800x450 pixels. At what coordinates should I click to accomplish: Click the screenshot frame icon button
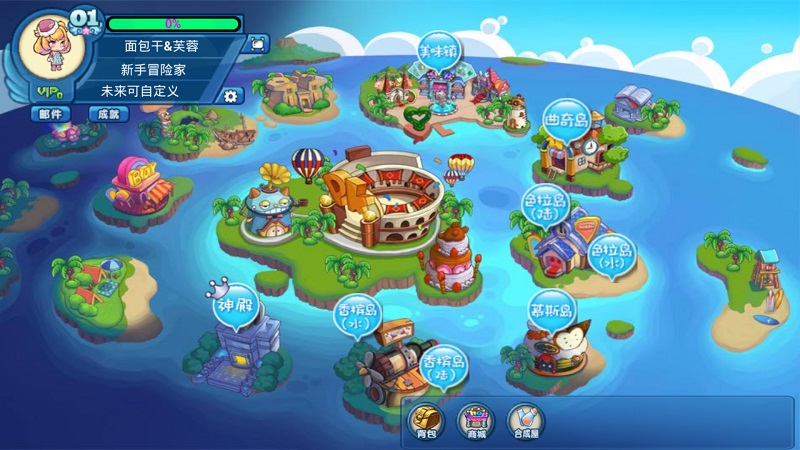point(259,44)
